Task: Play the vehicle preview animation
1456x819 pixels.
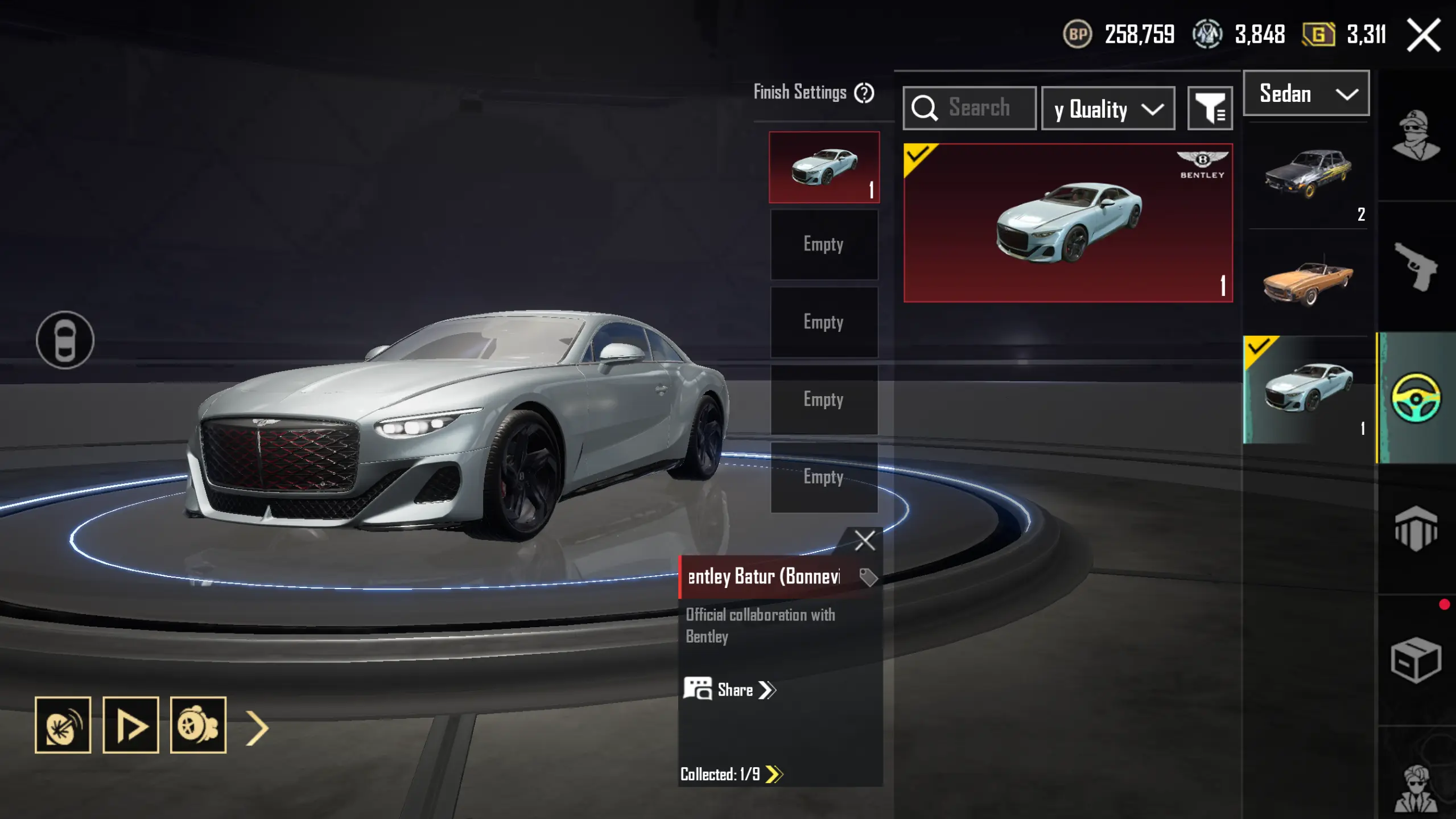Action: [x=130, y=725]
